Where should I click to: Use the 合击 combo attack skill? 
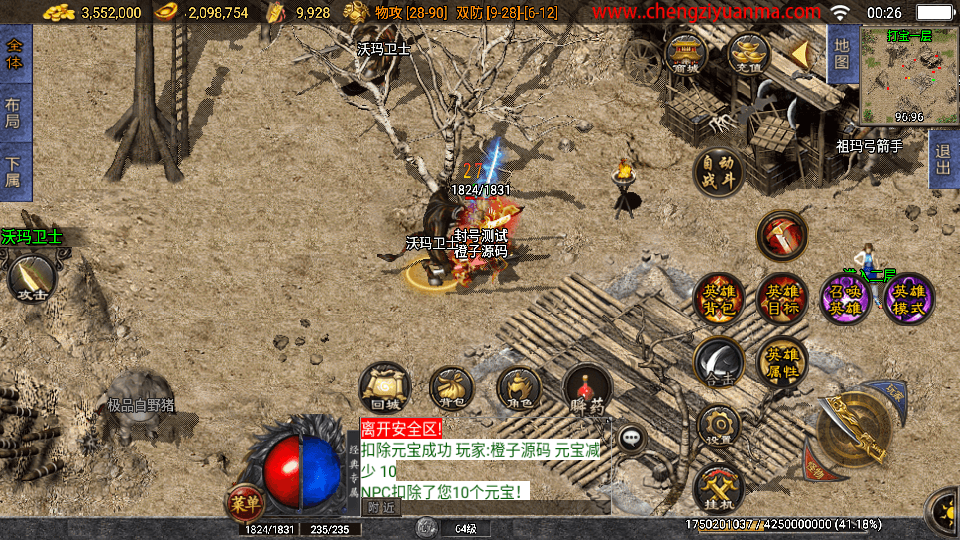pyautogui.click(x=719, y=362)
